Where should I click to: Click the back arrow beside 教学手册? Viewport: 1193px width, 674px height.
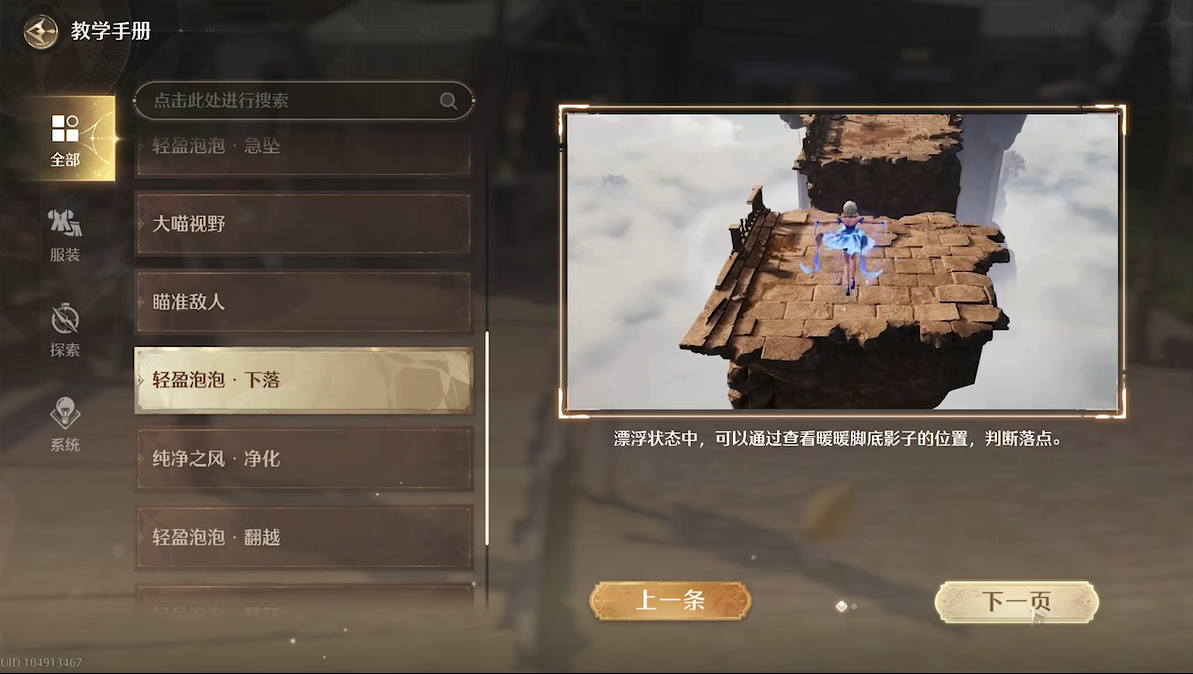tap(41, 31)
